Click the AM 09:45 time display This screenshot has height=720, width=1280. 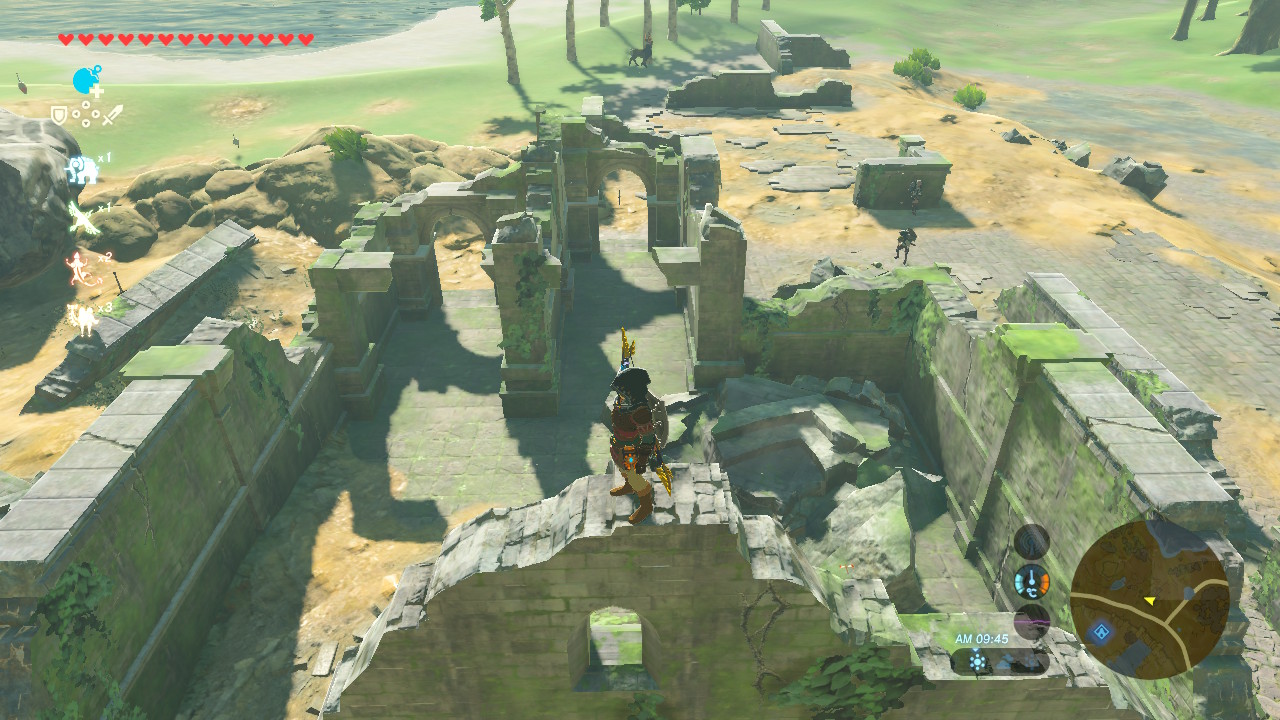coord(982,639)
